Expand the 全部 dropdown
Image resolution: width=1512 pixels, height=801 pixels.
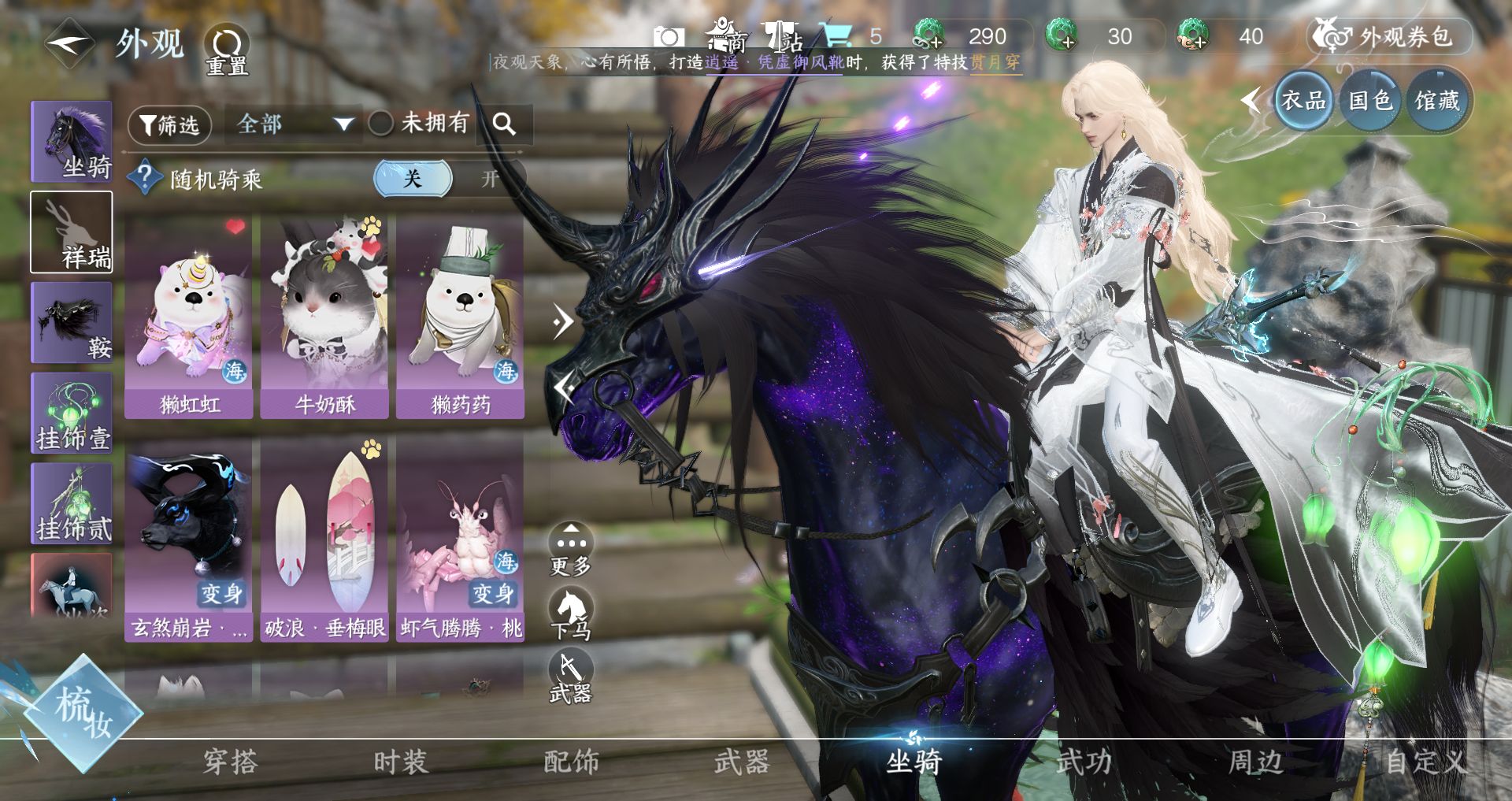pos(293,124)
